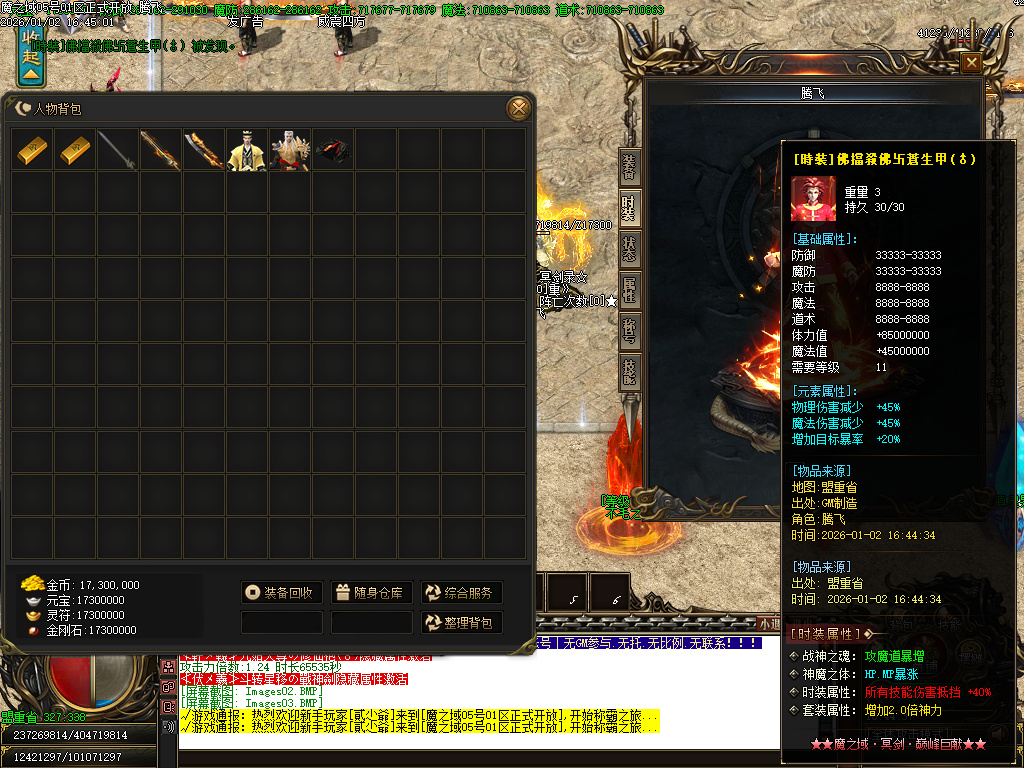1024x768 pixels.
Task: Open 装备回收 equipment recycling
Action: pos(282,593)
